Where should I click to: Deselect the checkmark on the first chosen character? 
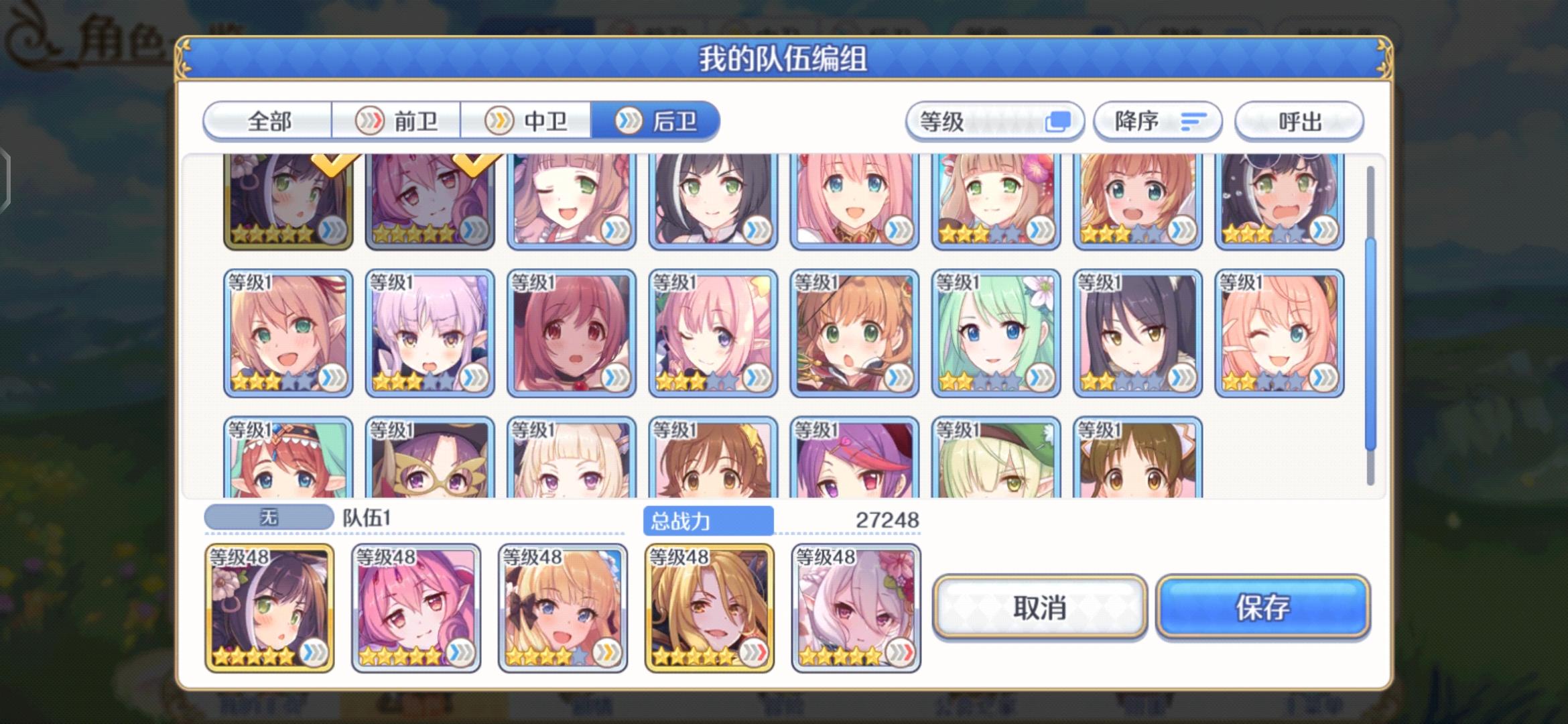[x=335, y=163]
